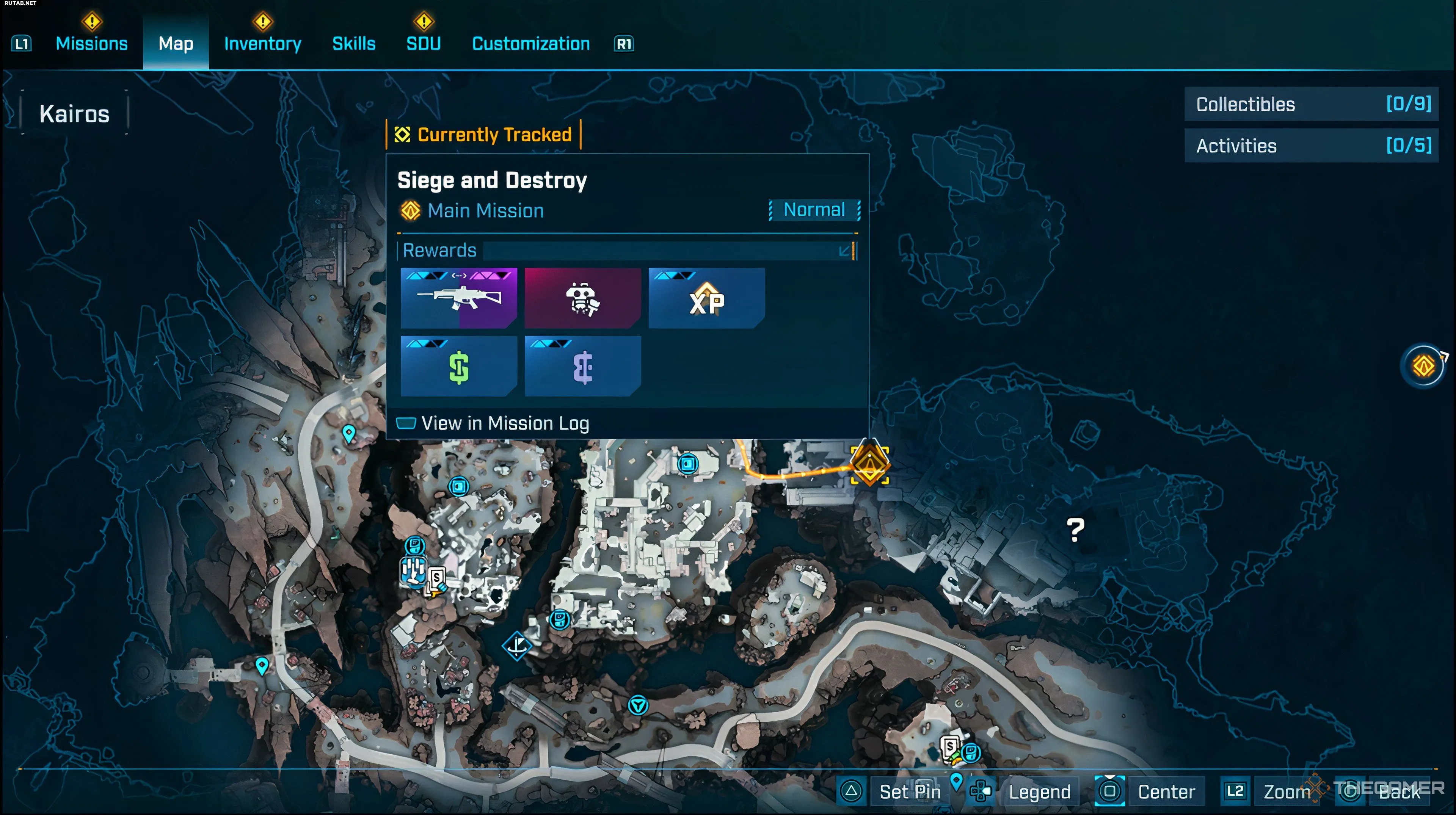Choose the green cash reward tile
This screenshot has width=1456, height=815.
[x=458, y=366]
